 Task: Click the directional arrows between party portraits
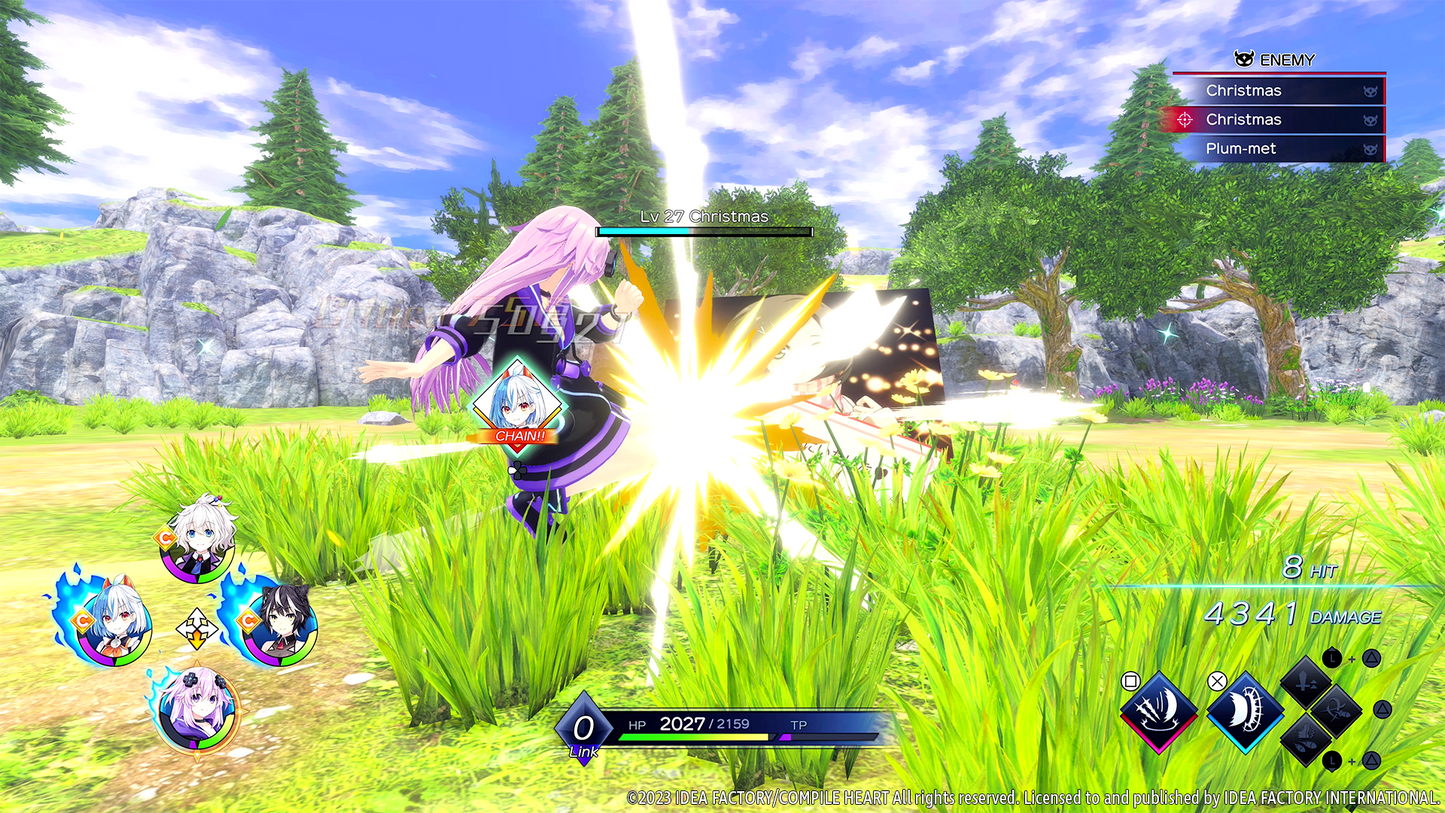(x=197, y=627)
